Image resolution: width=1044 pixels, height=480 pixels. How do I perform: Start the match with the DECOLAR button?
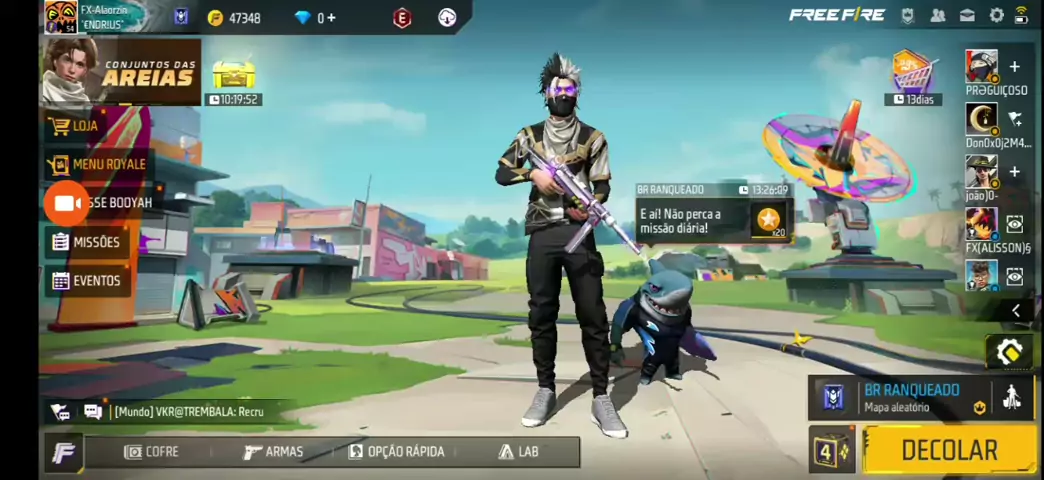point(949,450)
